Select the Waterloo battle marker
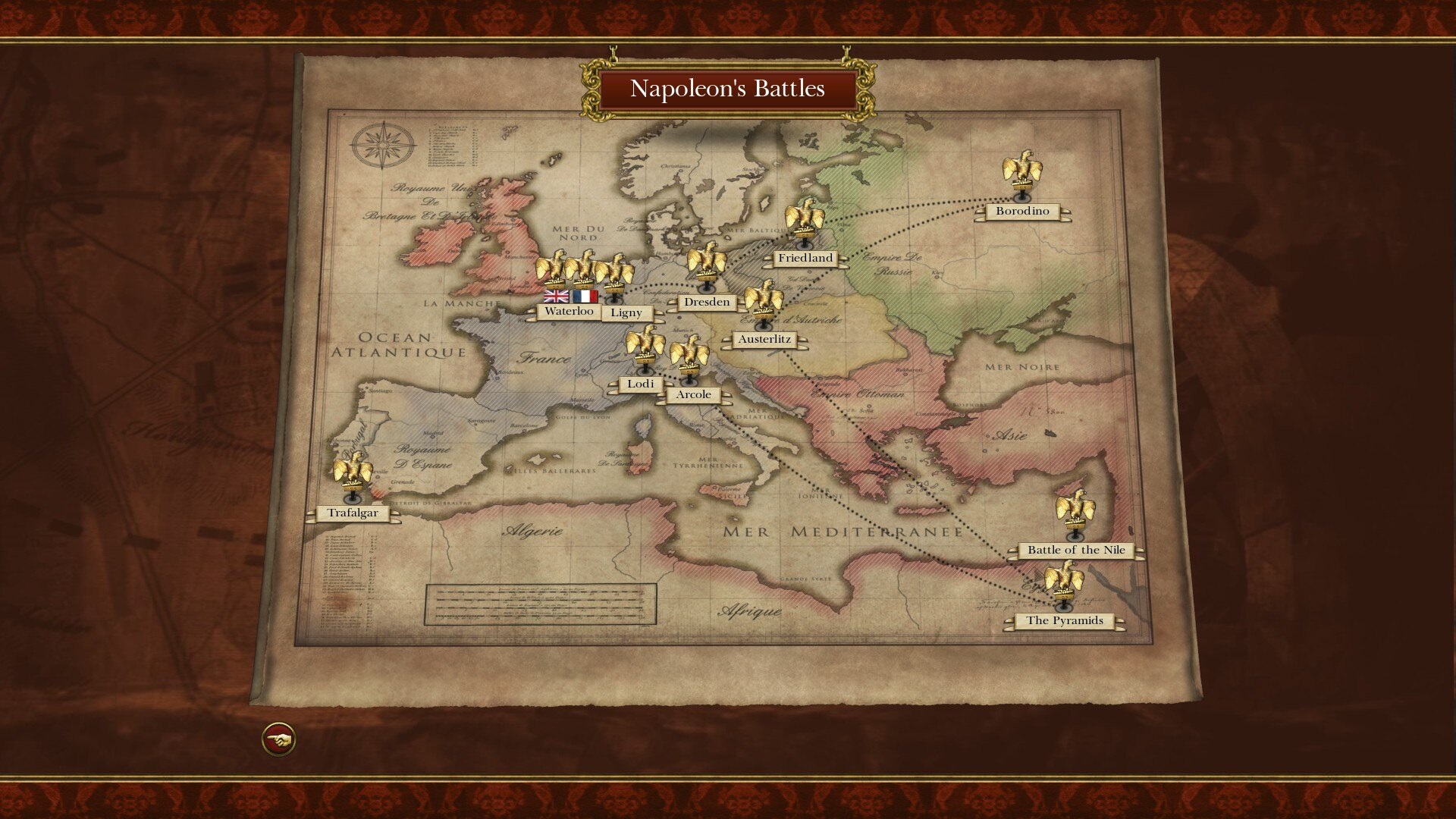Screen dimensions: 1456x819 point(569,311)
